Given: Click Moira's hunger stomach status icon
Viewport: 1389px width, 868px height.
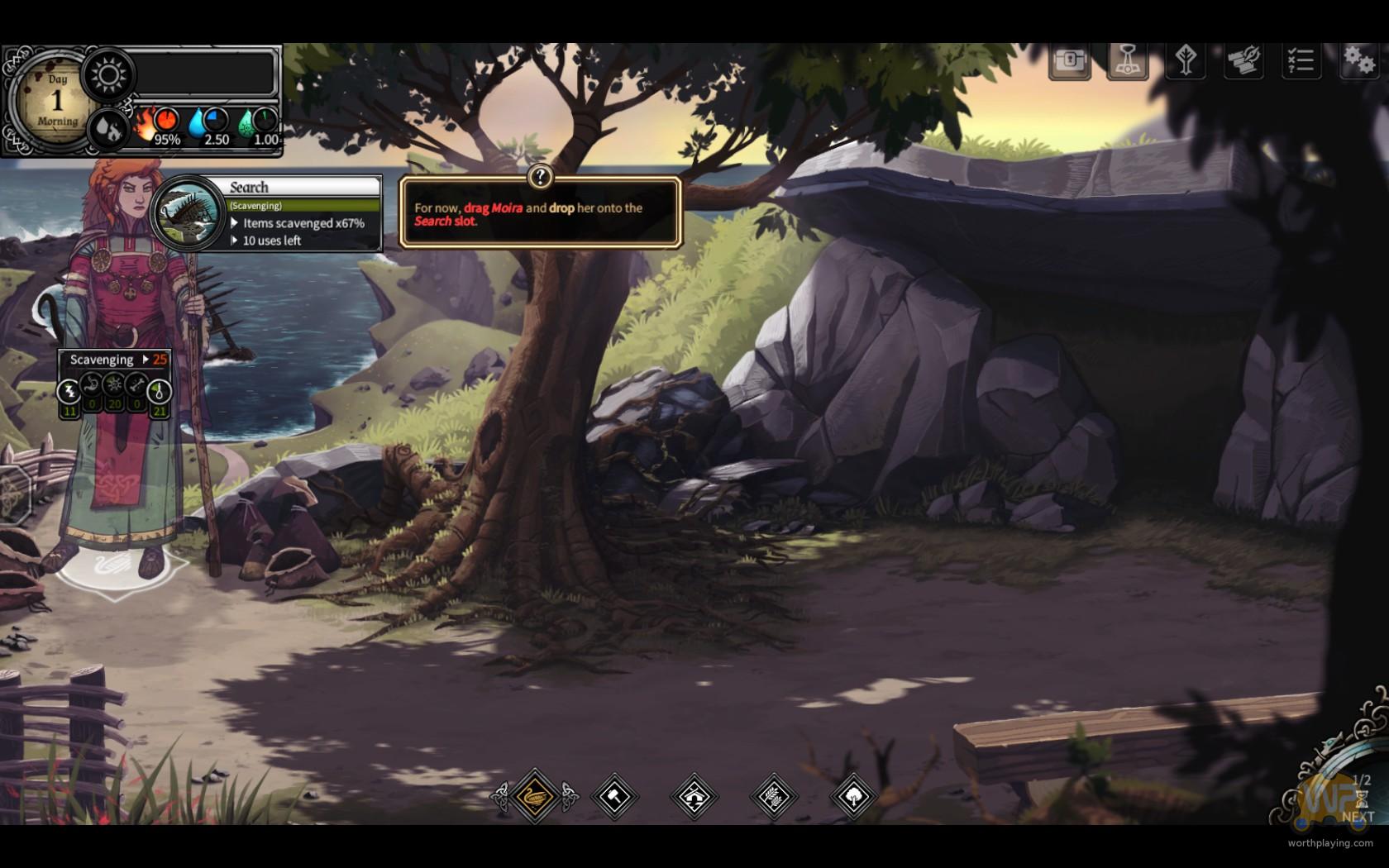Looking at the screenshot, I should click(x=92, y=386).
